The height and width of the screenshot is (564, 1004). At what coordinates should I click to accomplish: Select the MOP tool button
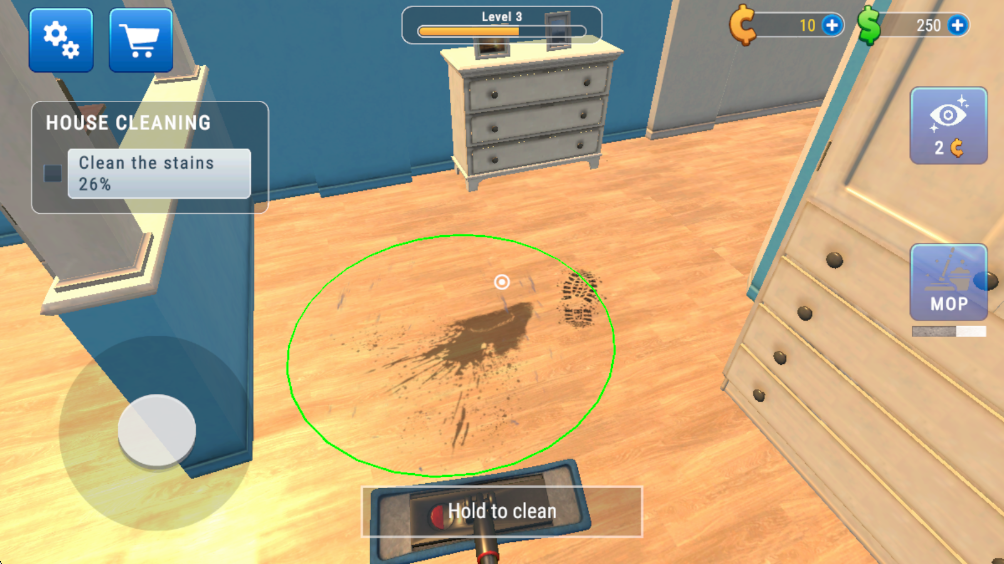tap(948, 283)
